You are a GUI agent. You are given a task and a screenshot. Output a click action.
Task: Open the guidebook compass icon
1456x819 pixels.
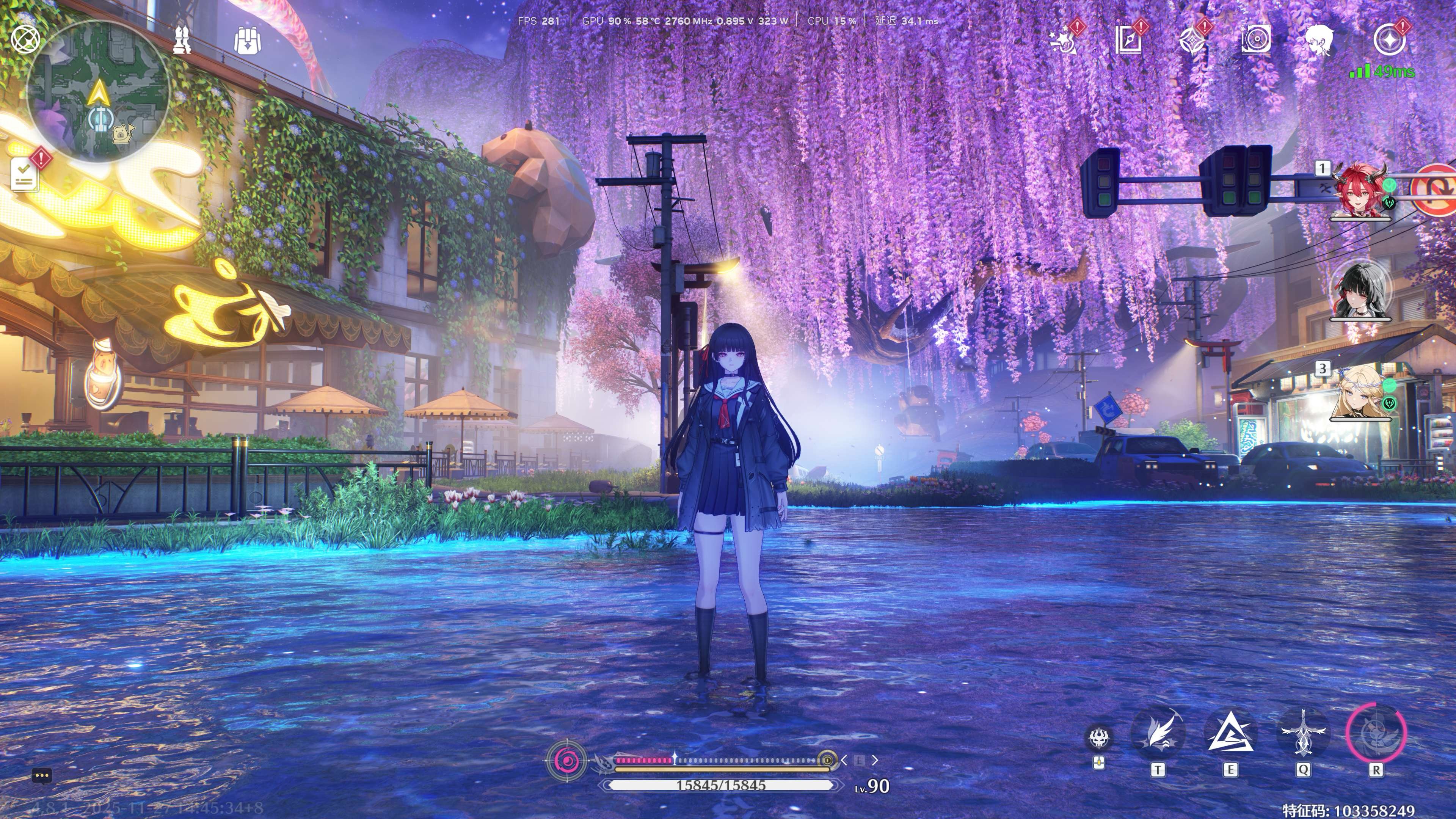[x=1128, y=40]
